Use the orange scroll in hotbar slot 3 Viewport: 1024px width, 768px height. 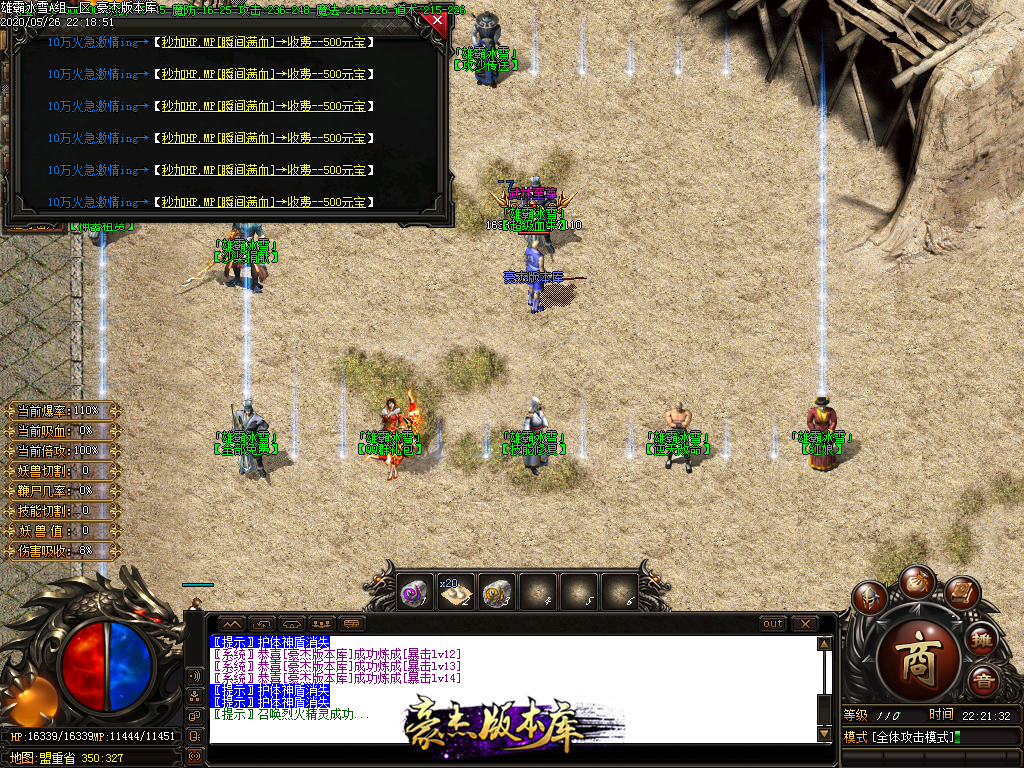click(x=496, y=593)
